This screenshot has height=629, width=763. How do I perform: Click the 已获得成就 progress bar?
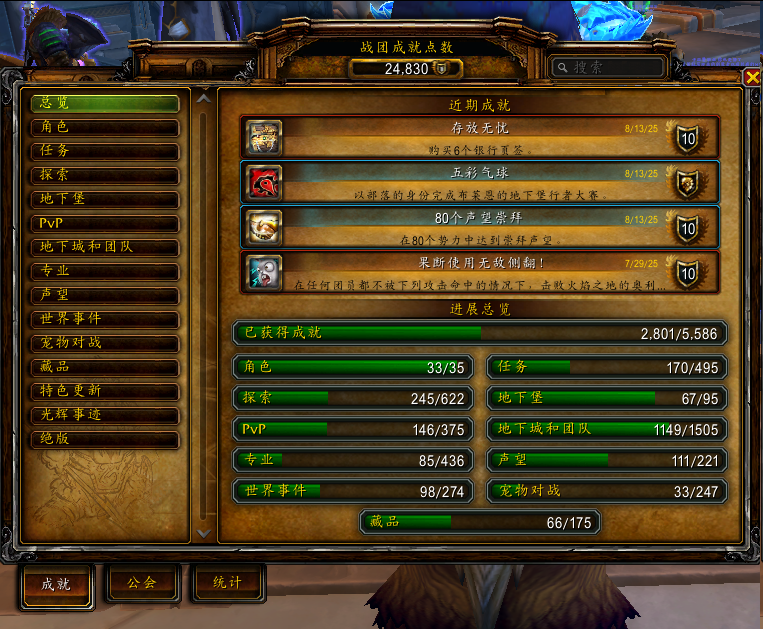pos(479,333)
